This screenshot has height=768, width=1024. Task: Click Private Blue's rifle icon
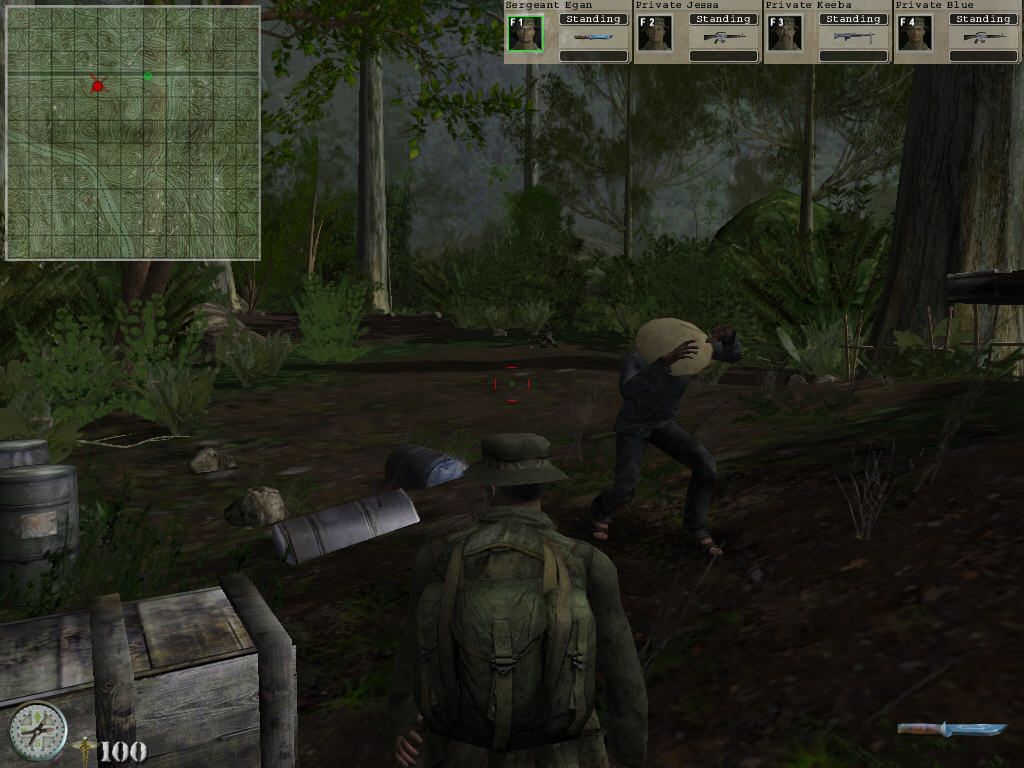983,38
